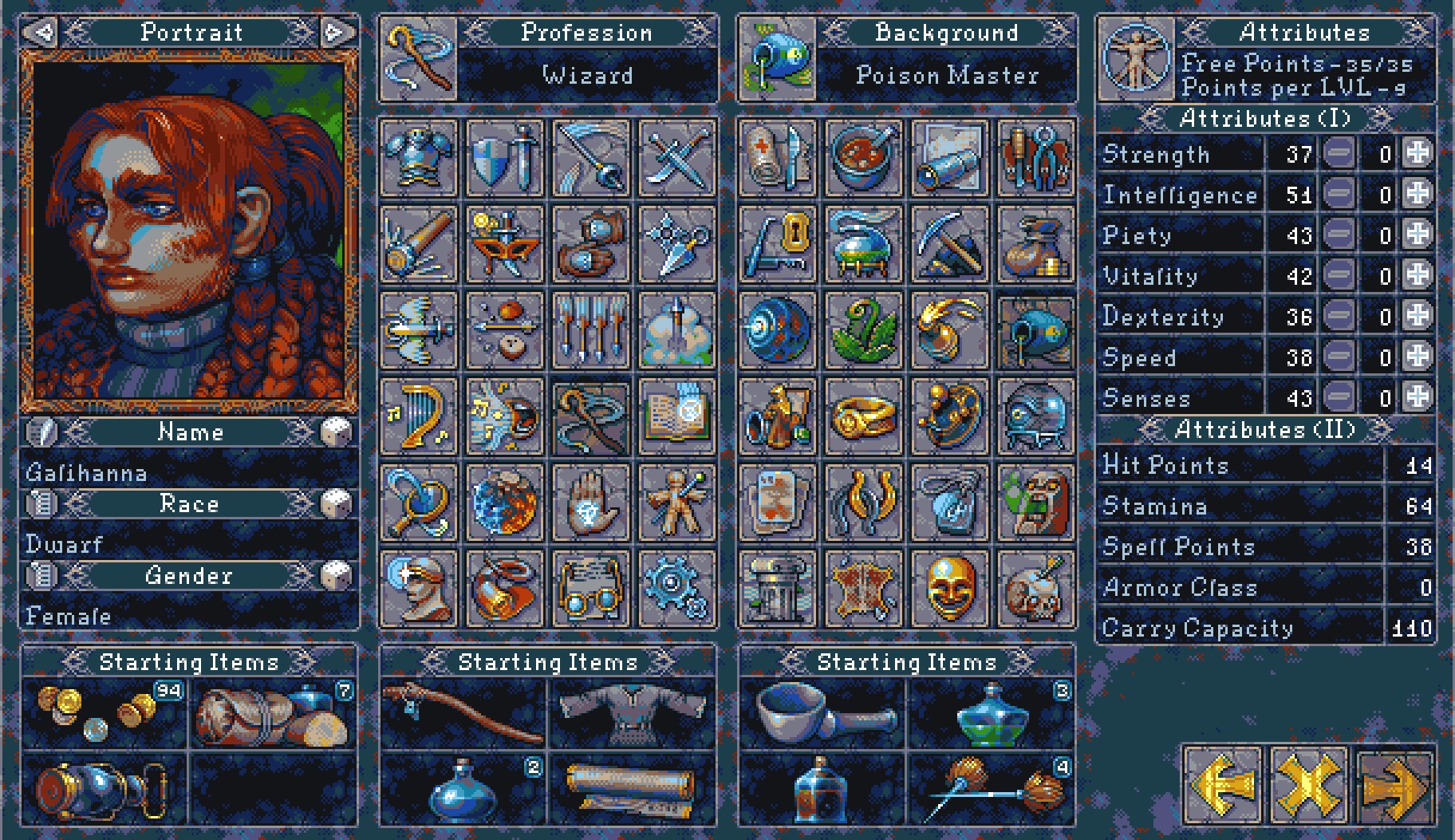The height and width of the screenshot is (840, 1455).
Task: Select the pickaxe miner background
Action: pyautogui.click(x=949, y=244)
